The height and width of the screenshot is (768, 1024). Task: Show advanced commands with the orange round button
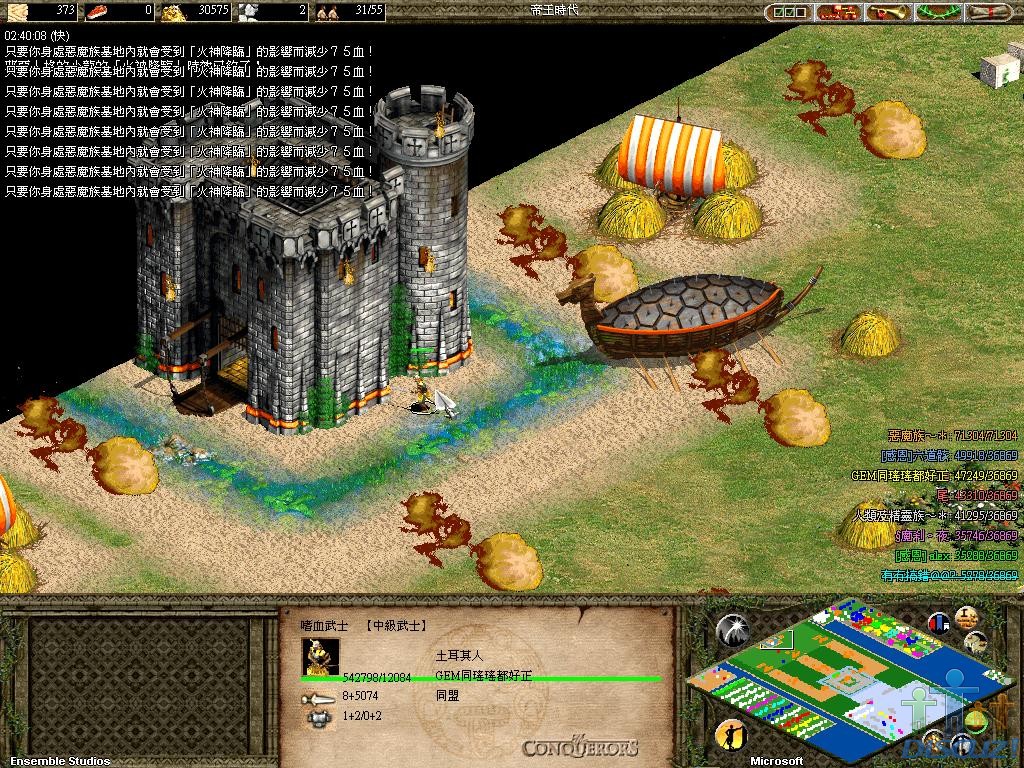point(965,617)
